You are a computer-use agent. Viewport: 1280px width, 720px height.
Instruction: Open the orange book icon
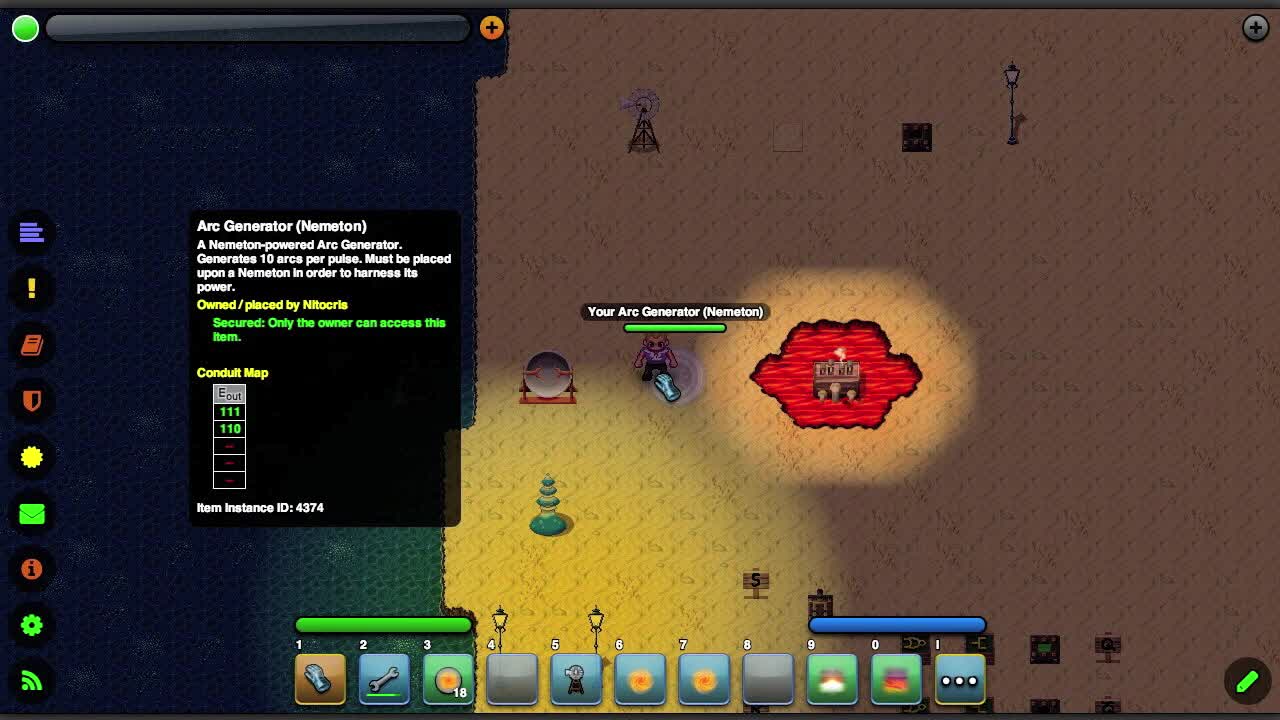tap(32, 345)
